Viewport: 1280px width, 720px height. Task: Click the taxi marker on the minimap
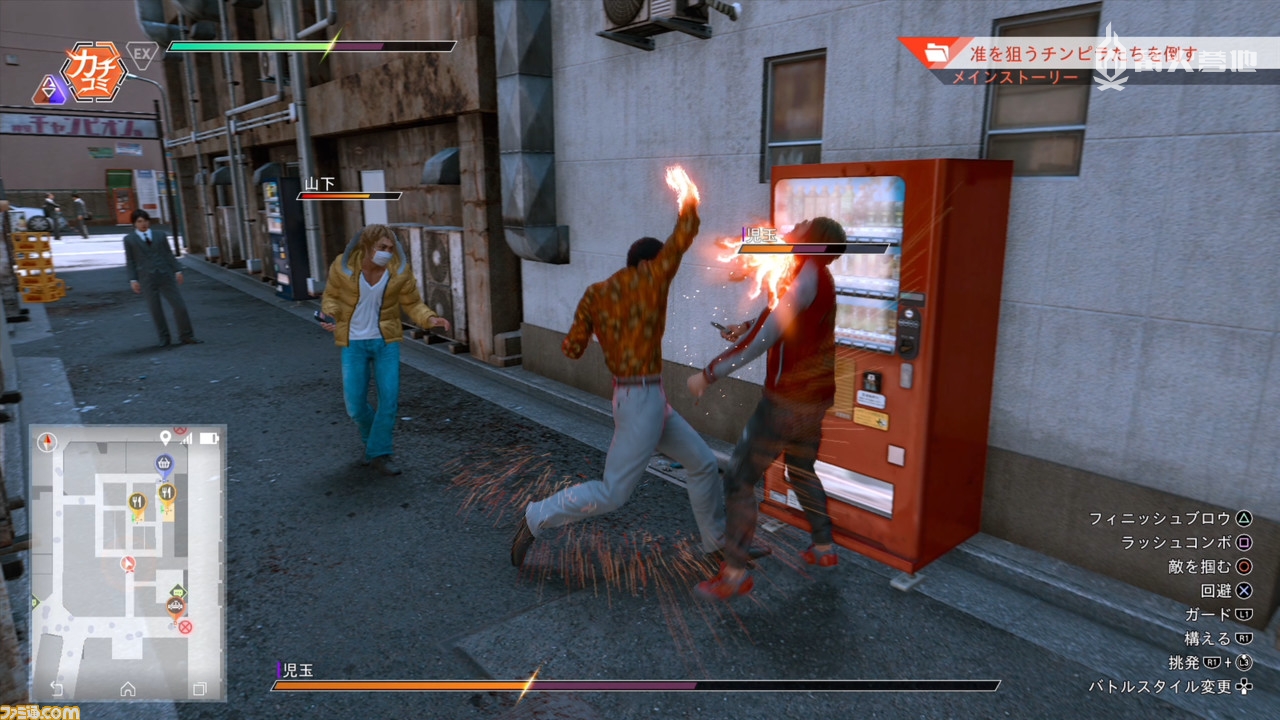(x=174, y=606)
